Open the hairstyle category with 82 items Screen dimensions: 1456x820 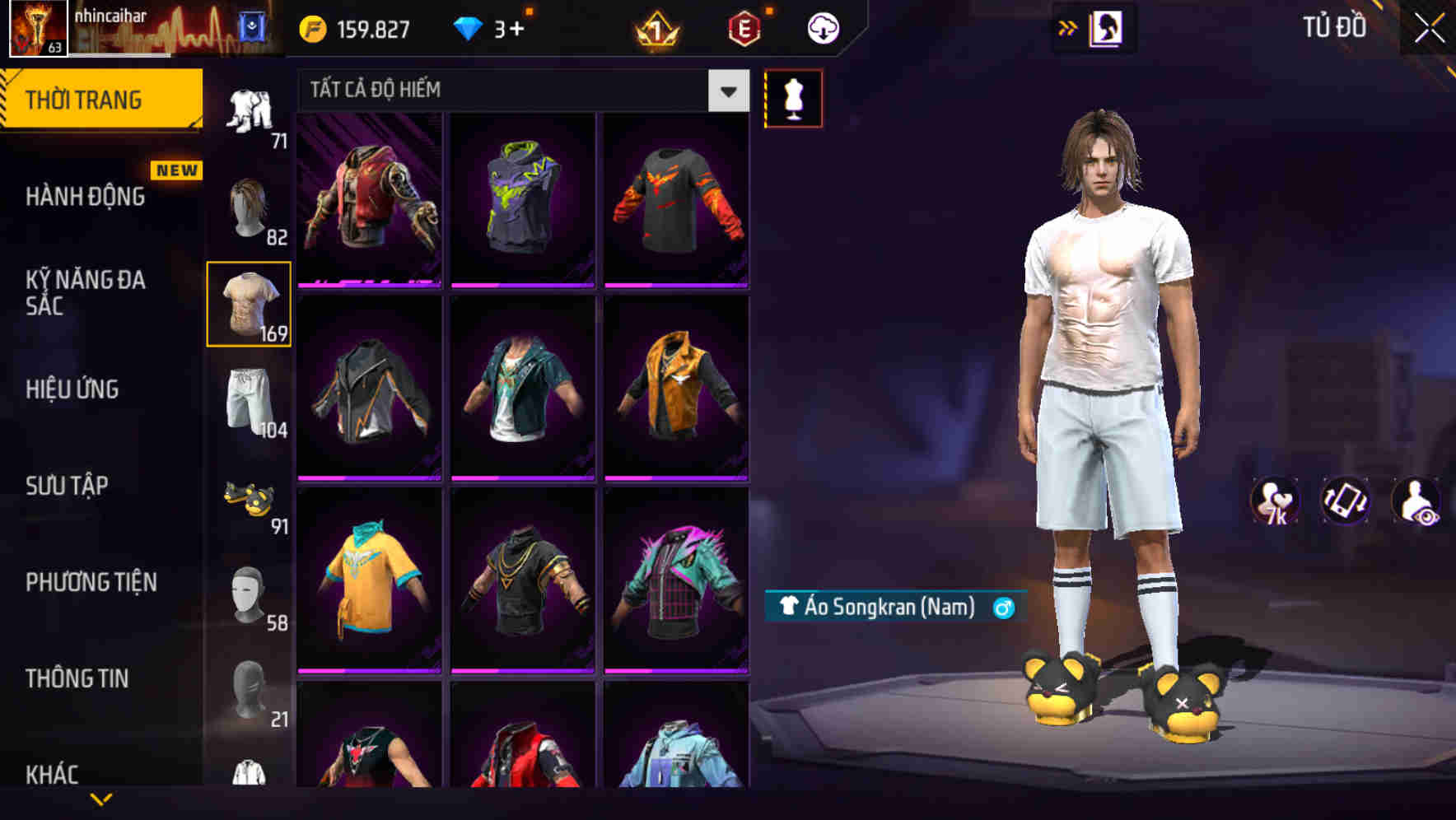tap(248, 206)
